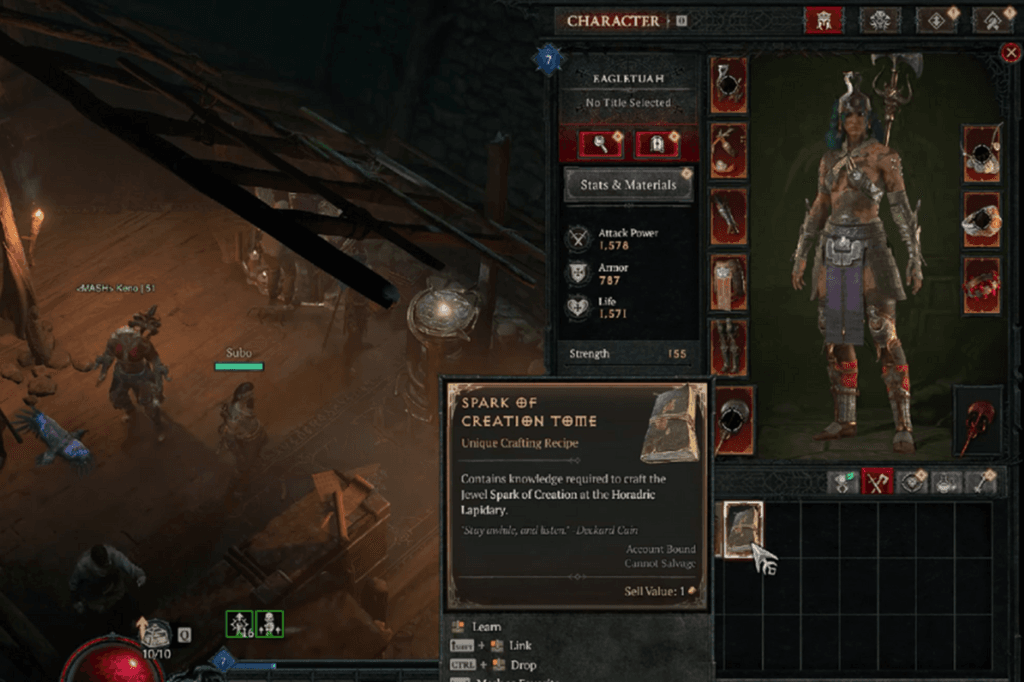Screen dimensions: 1024x682
Task: Open the wardrobe button under the title
Action: pyautogui.click(x=656, y=145)
